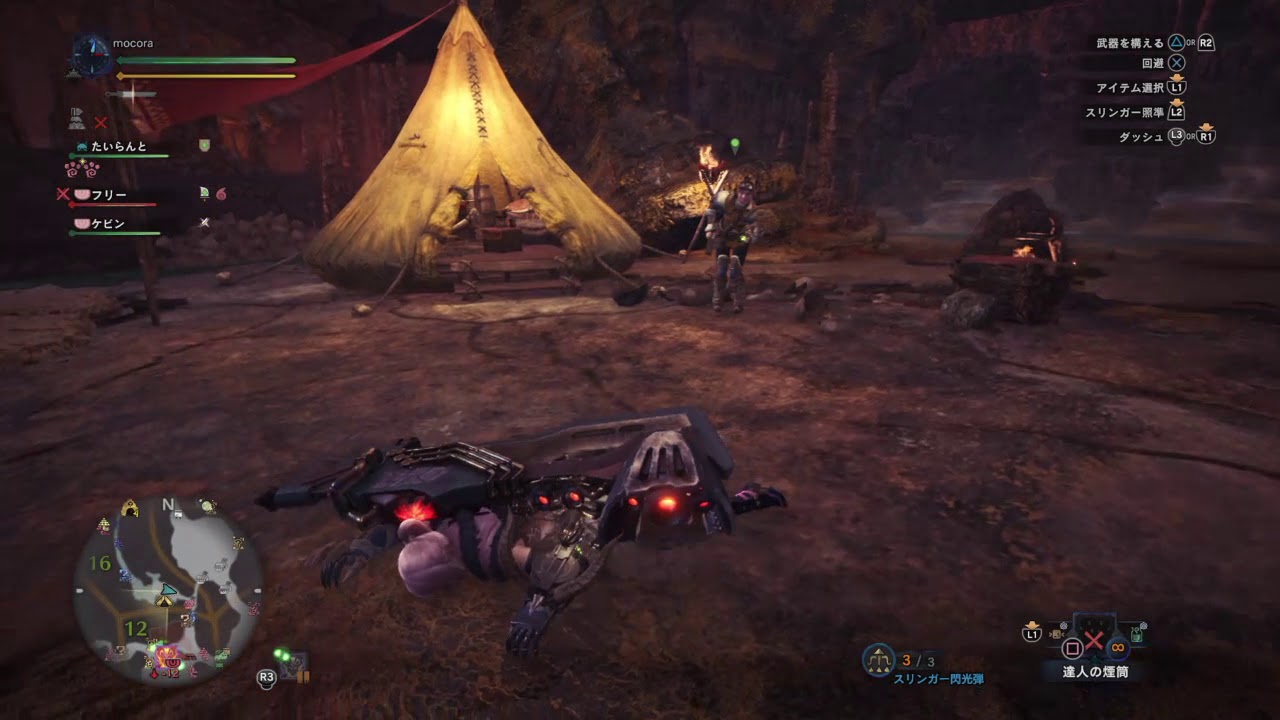1280x720 pixels.
Task: Select party member フリー
Action: click(x=109, y=195)
